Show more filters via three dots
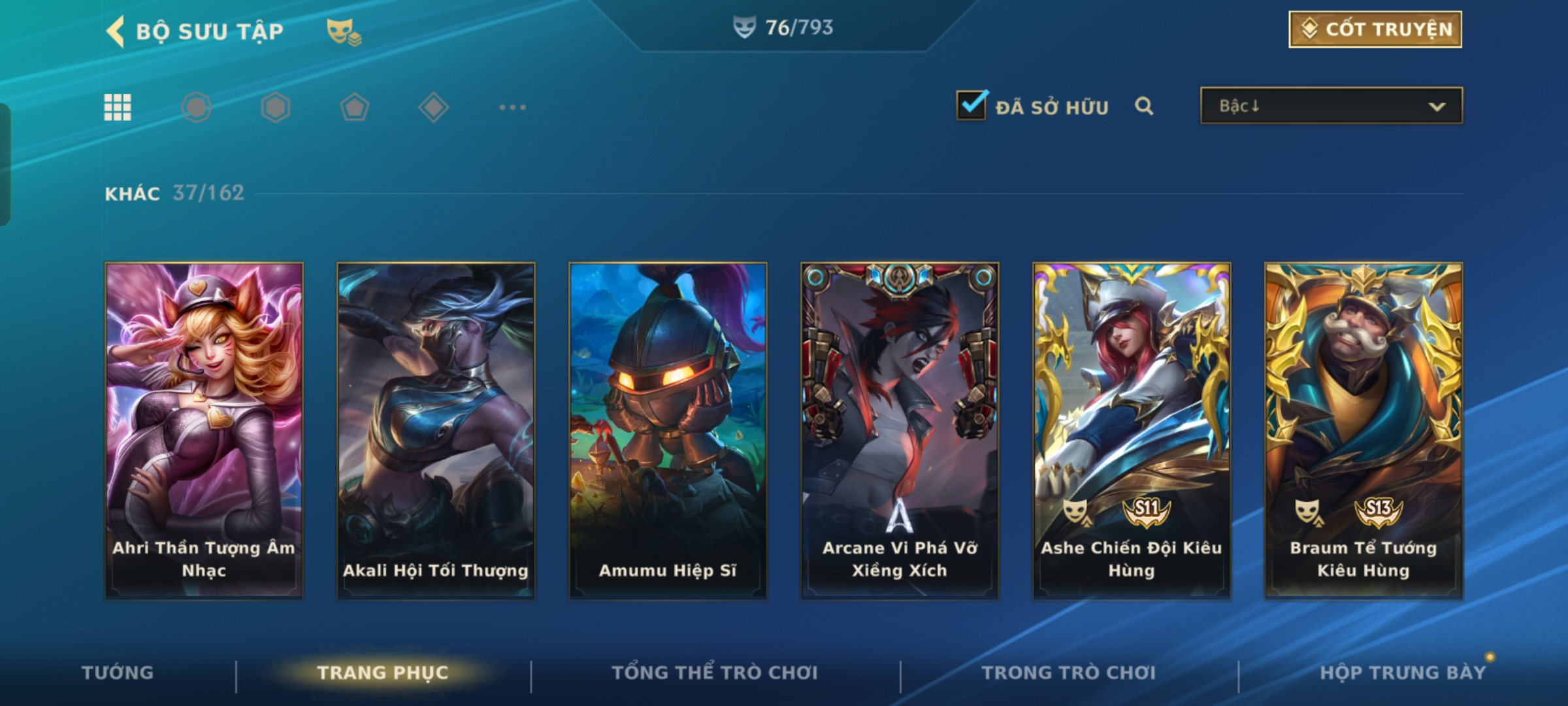The width and height of the screenshot is (1568, 706). [x=512, y=107]
